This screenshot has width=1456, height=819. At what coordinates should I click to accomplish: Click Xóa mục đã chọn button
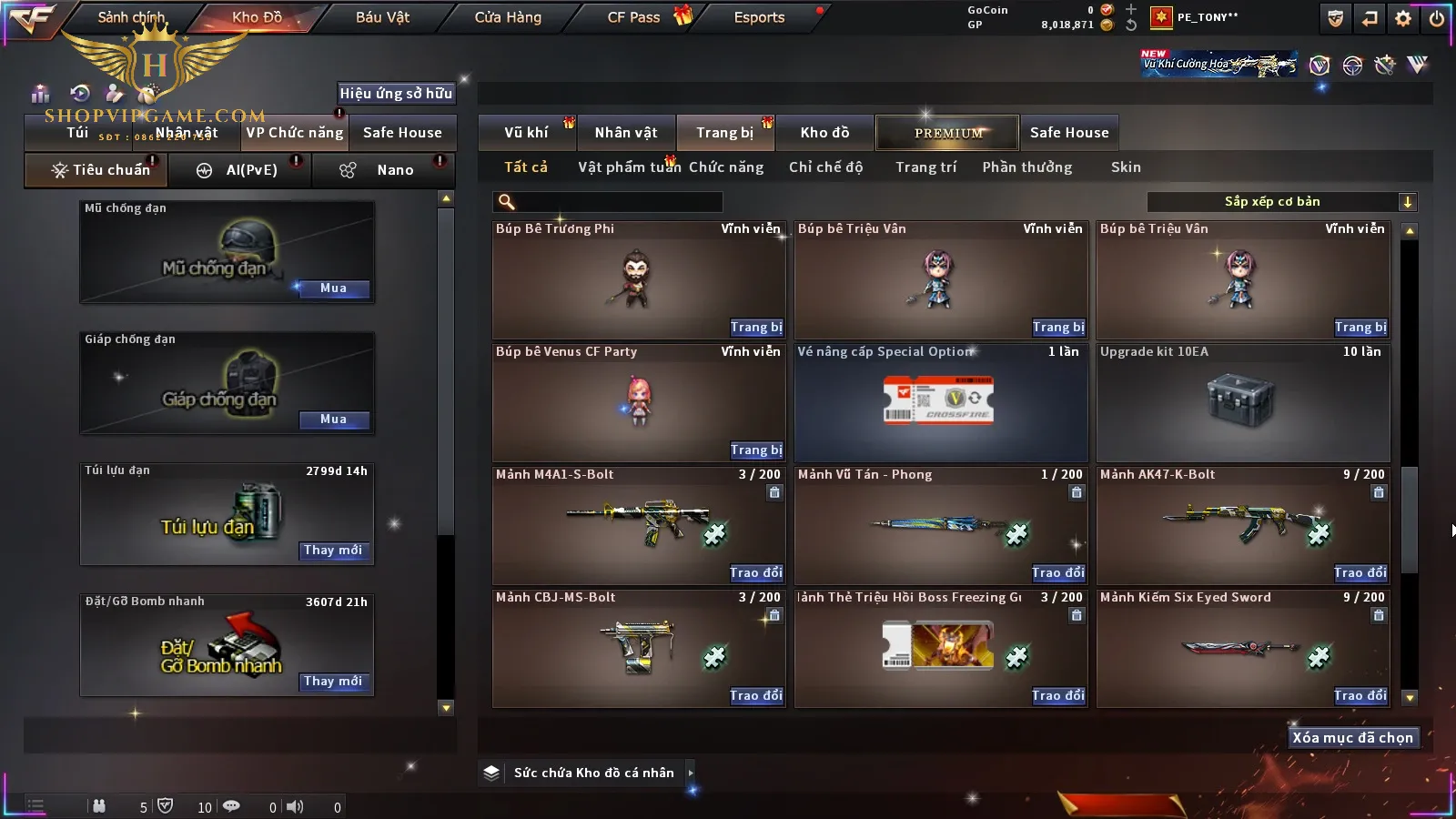coord(1352,738)
